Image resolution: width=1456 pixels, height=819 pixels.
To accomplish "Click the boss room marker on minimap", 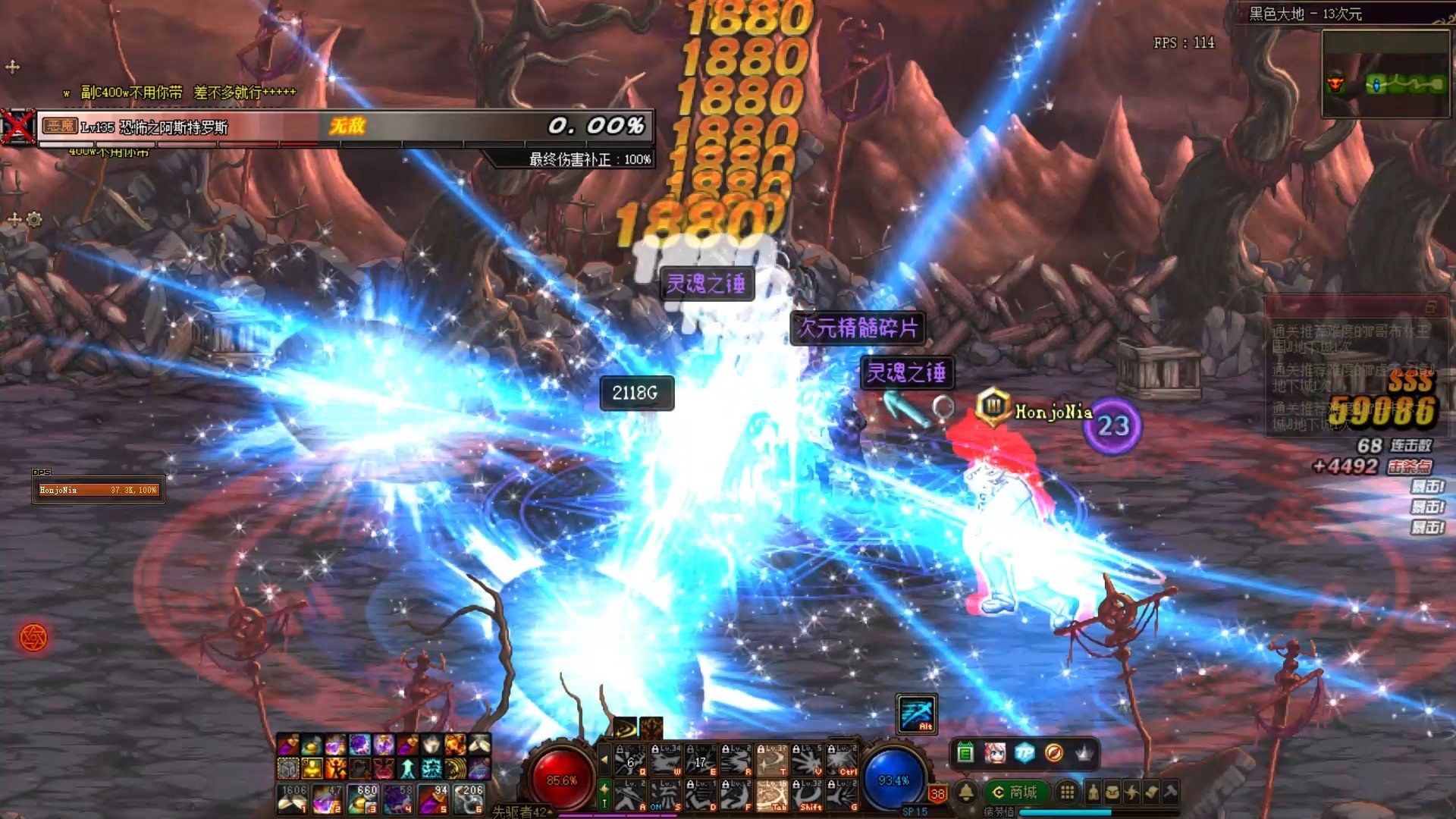I will (x=1335, y=83).
